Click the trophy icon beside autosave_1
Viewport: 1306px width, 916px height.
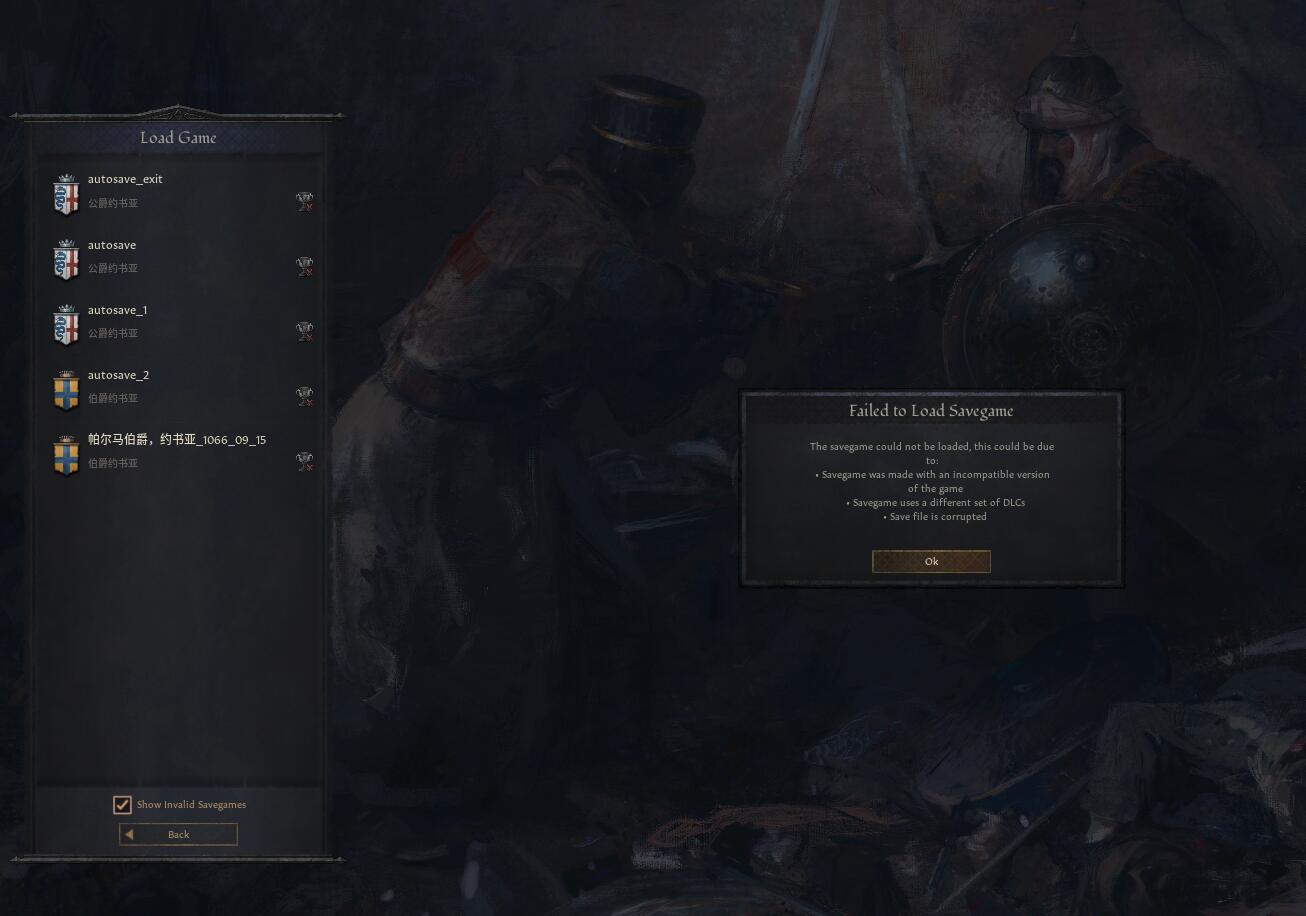305,331
